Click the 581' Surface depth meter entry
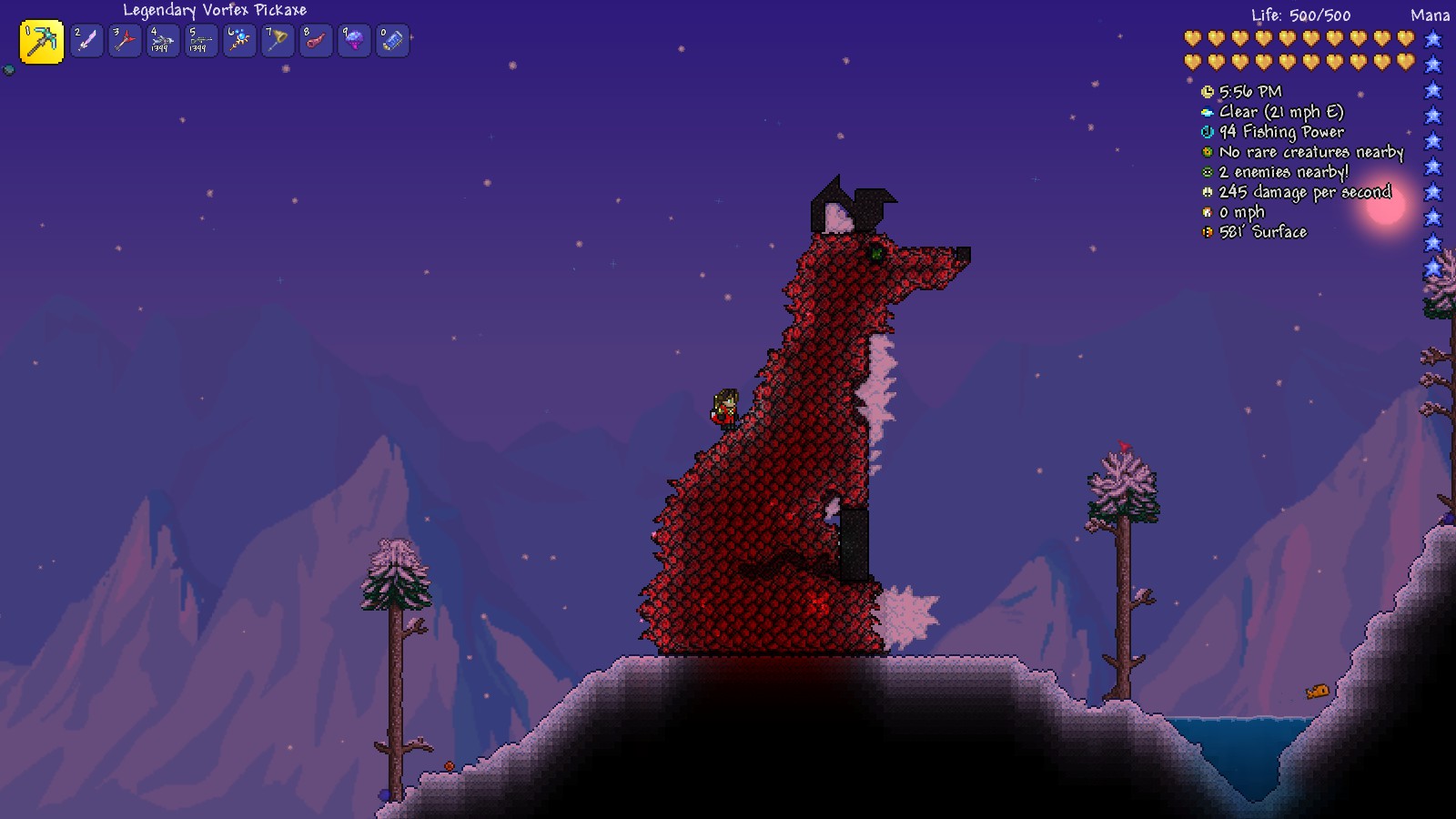 pos(1207,231)
